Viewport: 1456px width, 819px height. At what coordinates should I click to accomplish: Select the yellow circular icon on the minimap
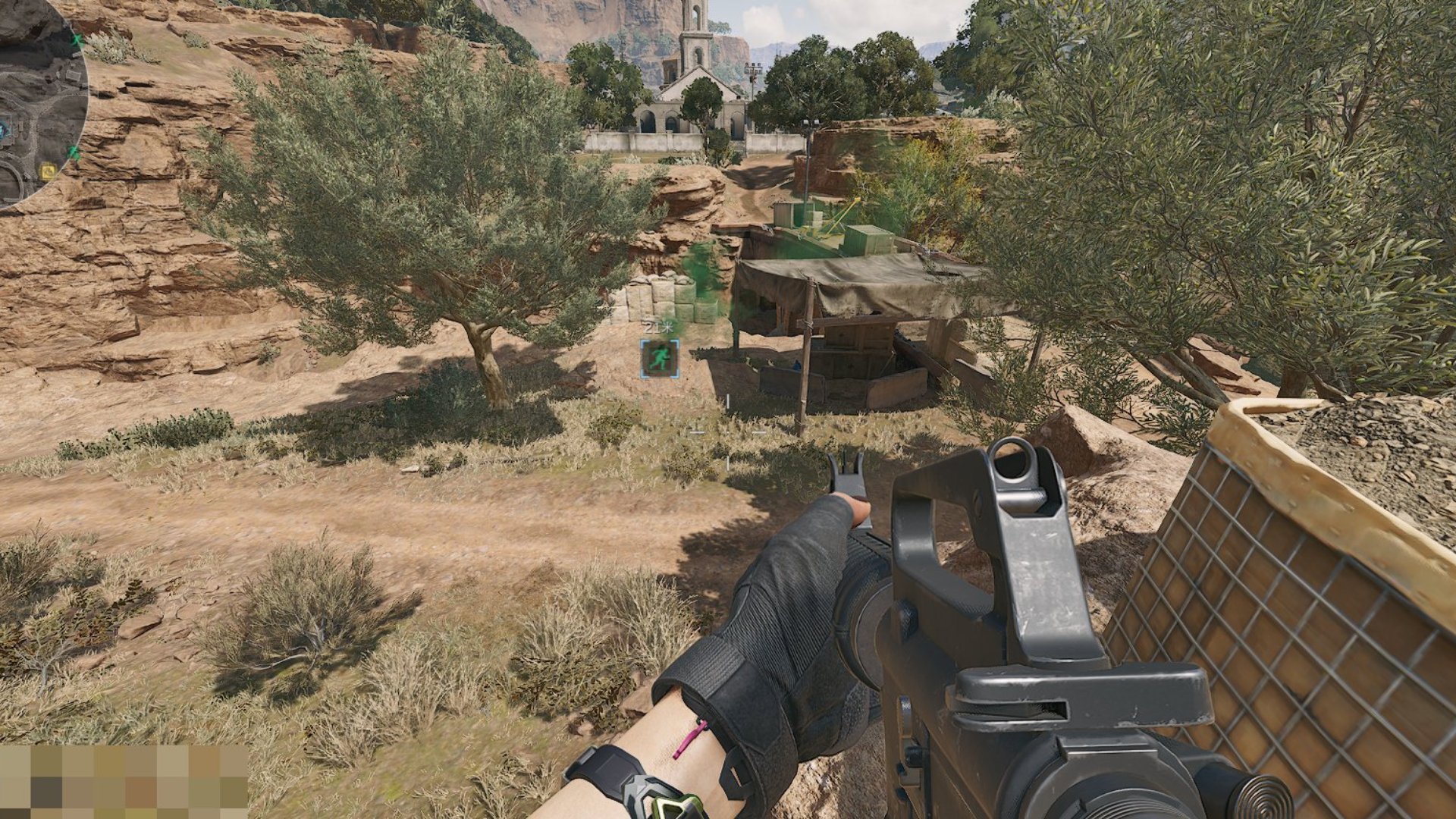[48, 170]
